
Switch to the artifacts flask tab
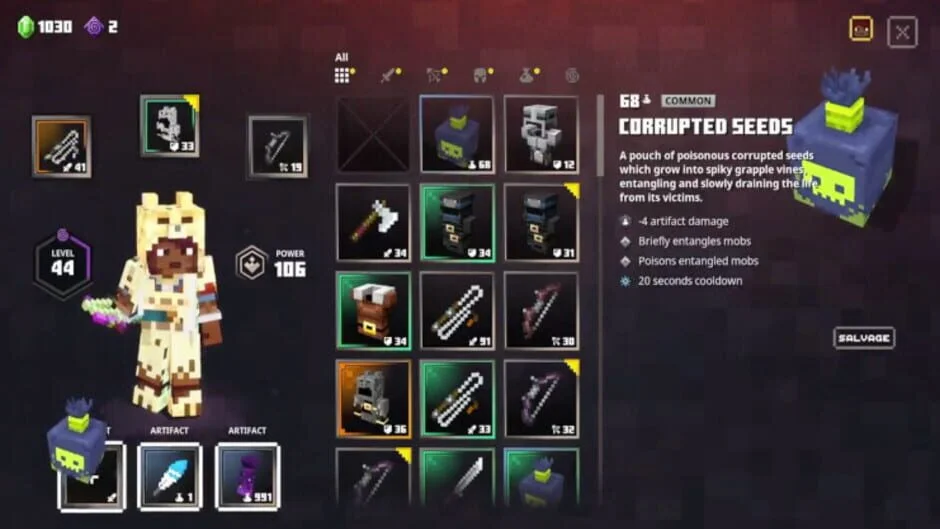point(526,75)
